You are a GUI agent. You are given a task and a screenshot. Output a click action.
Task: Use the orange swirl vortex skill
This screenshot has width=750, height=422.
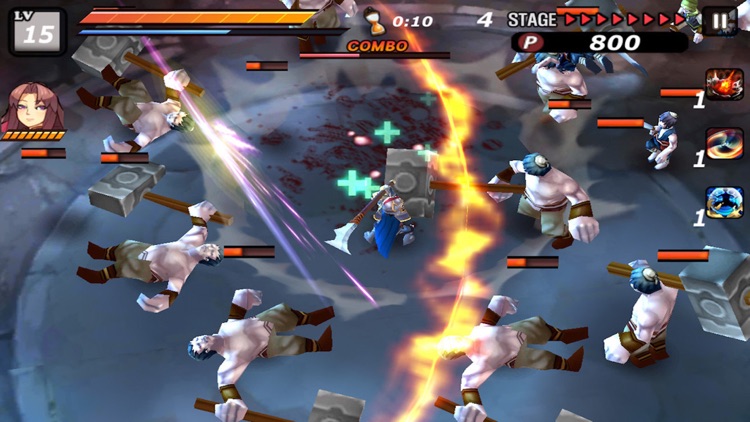tap(724, 143)
